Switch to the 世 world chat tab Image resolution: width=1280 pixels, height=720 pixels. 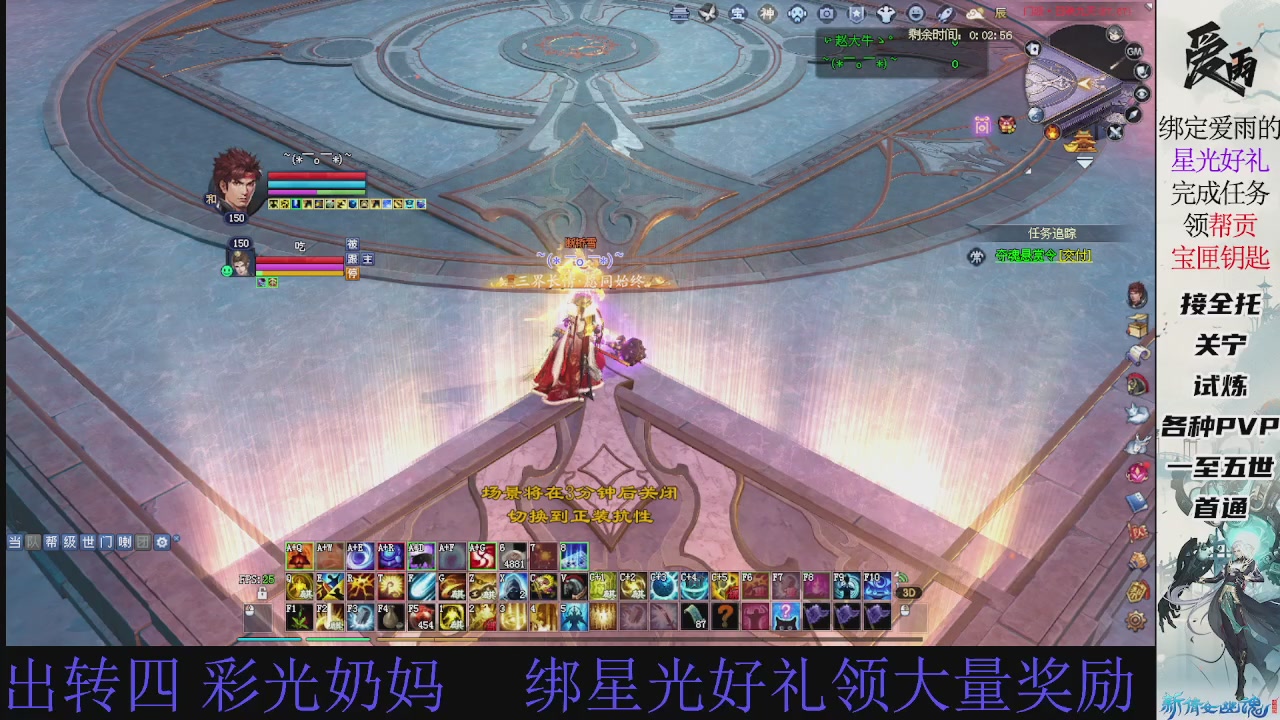(88, 541)
